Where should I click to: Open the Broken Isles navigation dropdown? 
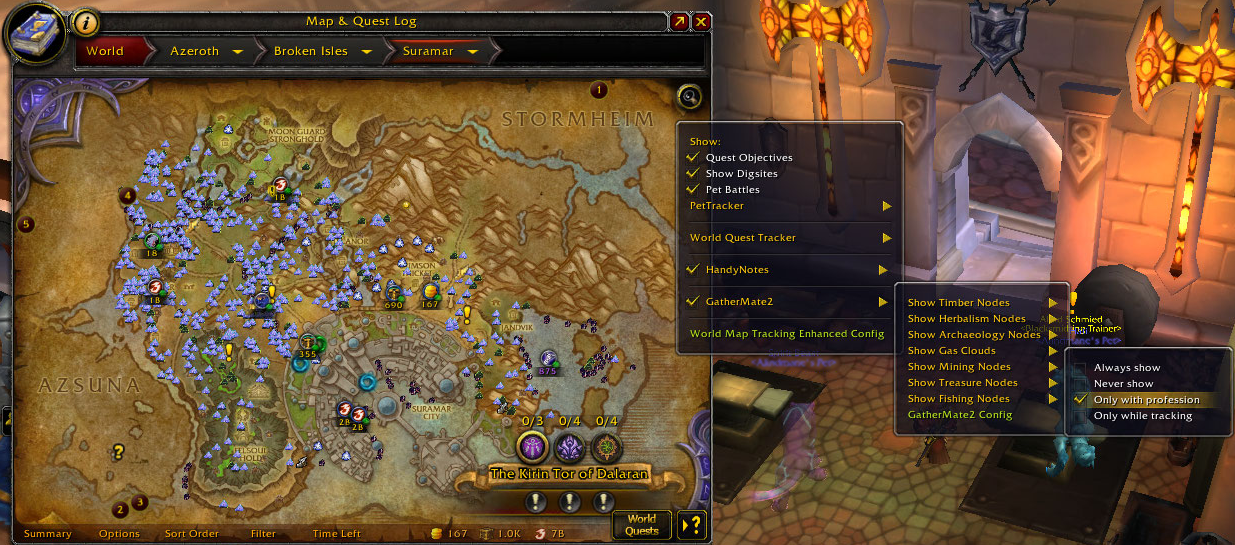(367, 51)
